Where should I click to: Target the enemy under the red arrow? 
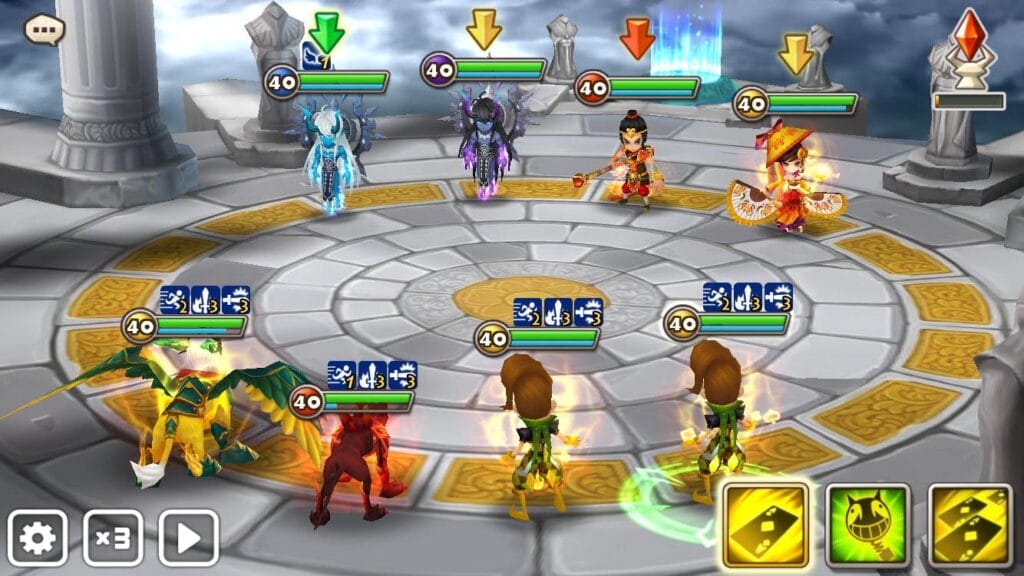click(x=633, y=160)
